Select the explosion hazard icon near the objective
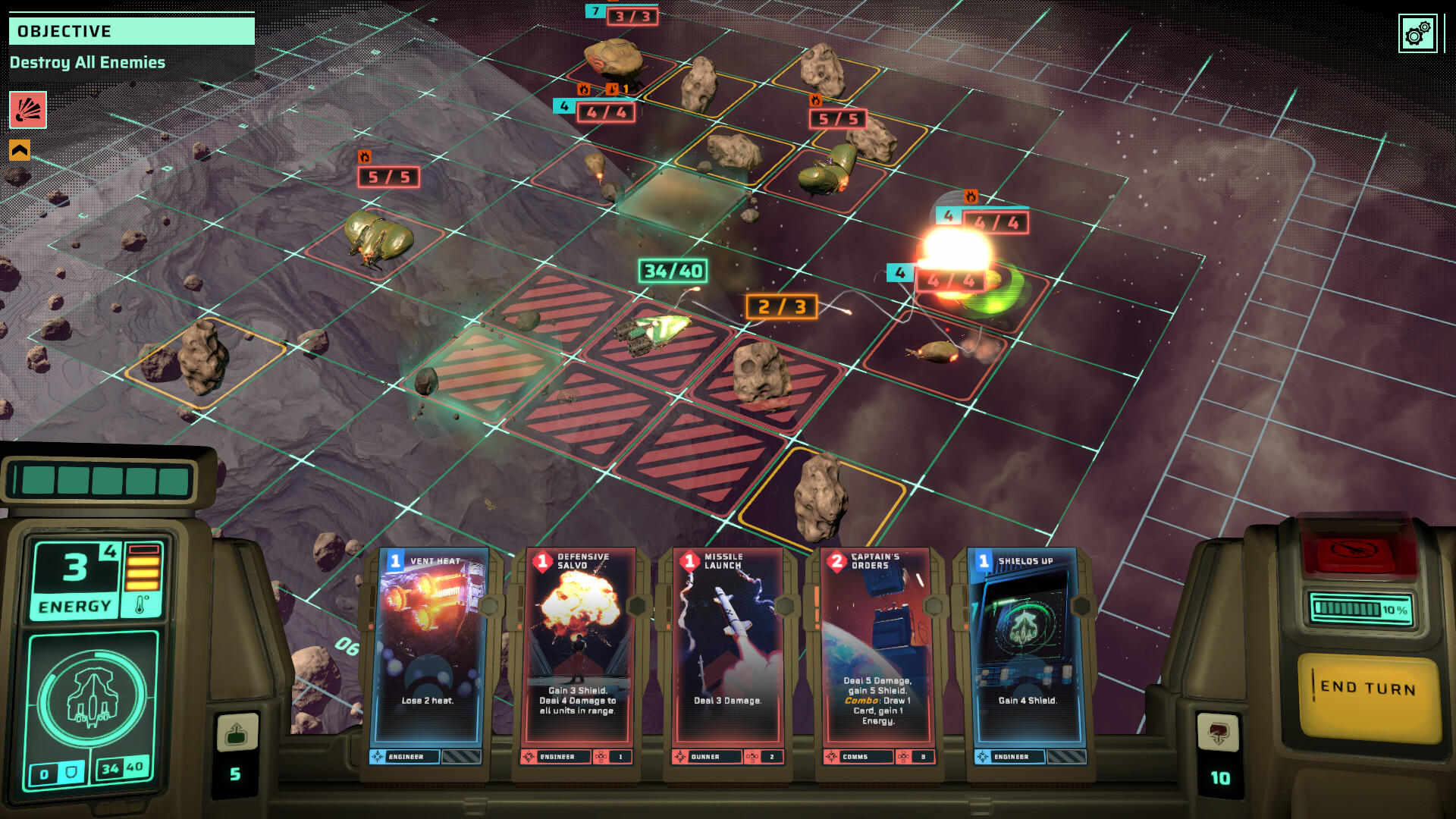Screen dimensions: 1456x819 [x=27, y=111]
